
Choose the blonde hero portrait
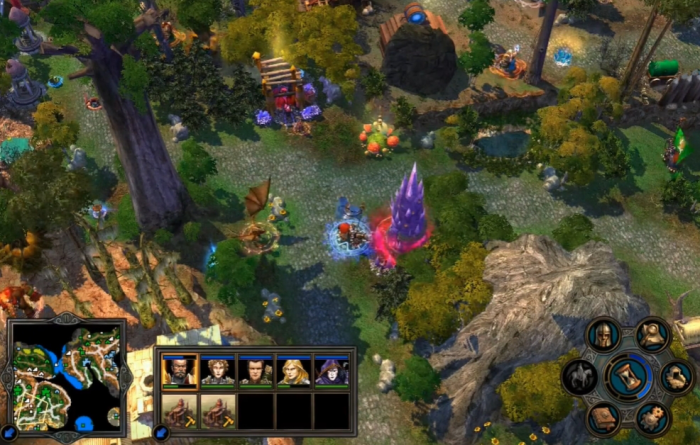293,371
